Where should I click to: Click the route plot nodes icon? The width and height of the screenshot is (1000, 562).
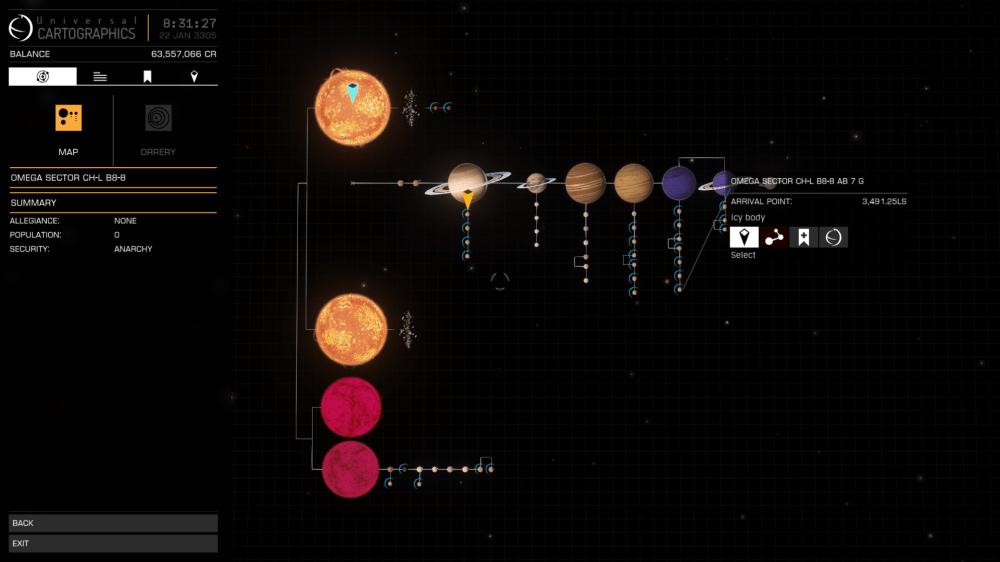point(774,237)
